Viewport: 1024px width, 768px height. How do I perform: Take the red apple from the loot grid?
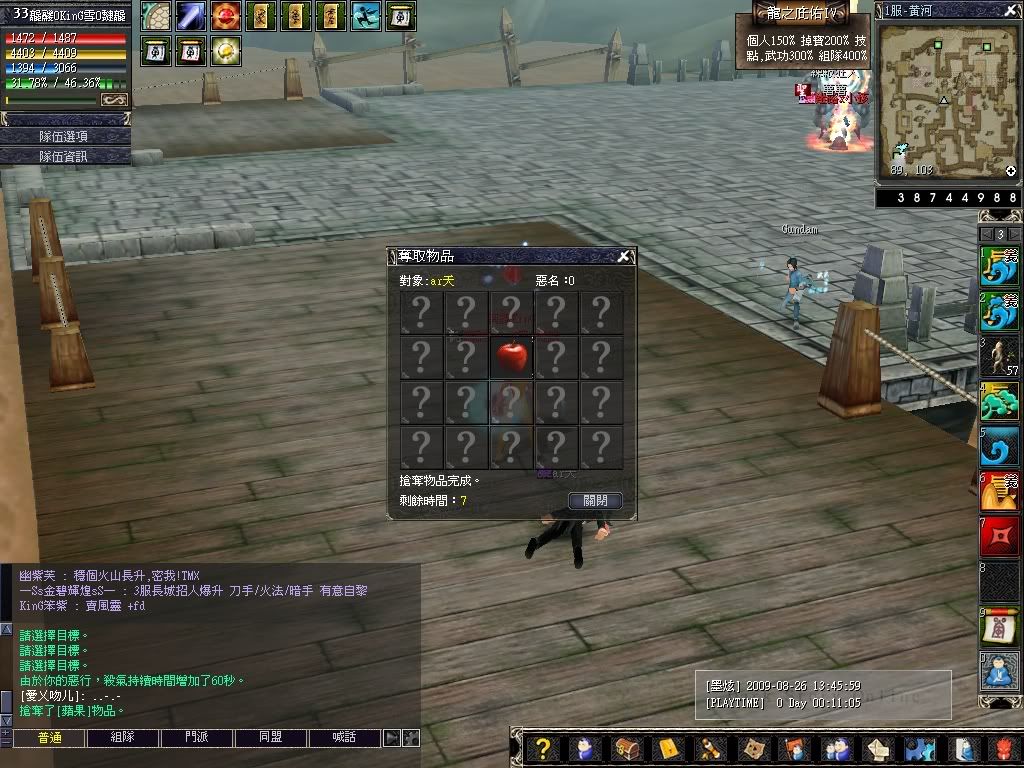coord(511,357)
